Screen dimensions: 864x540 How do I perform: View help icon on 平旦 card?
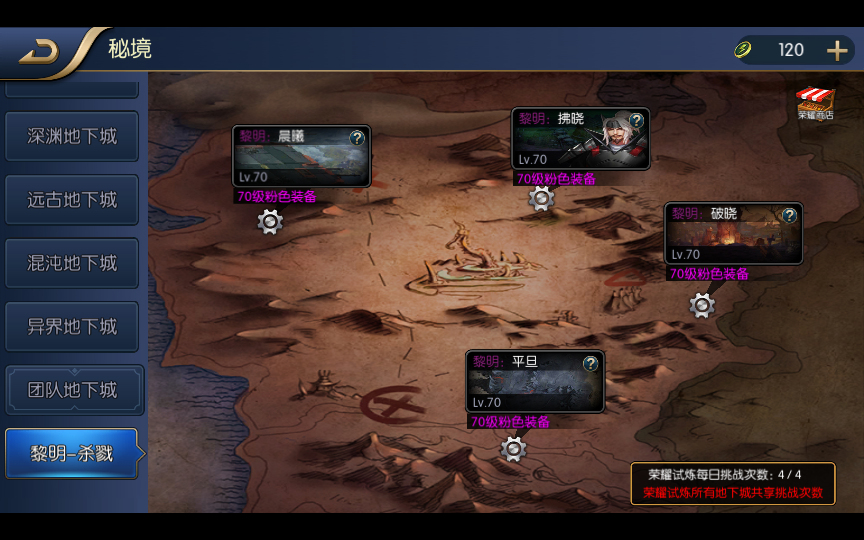click(591, 363)
